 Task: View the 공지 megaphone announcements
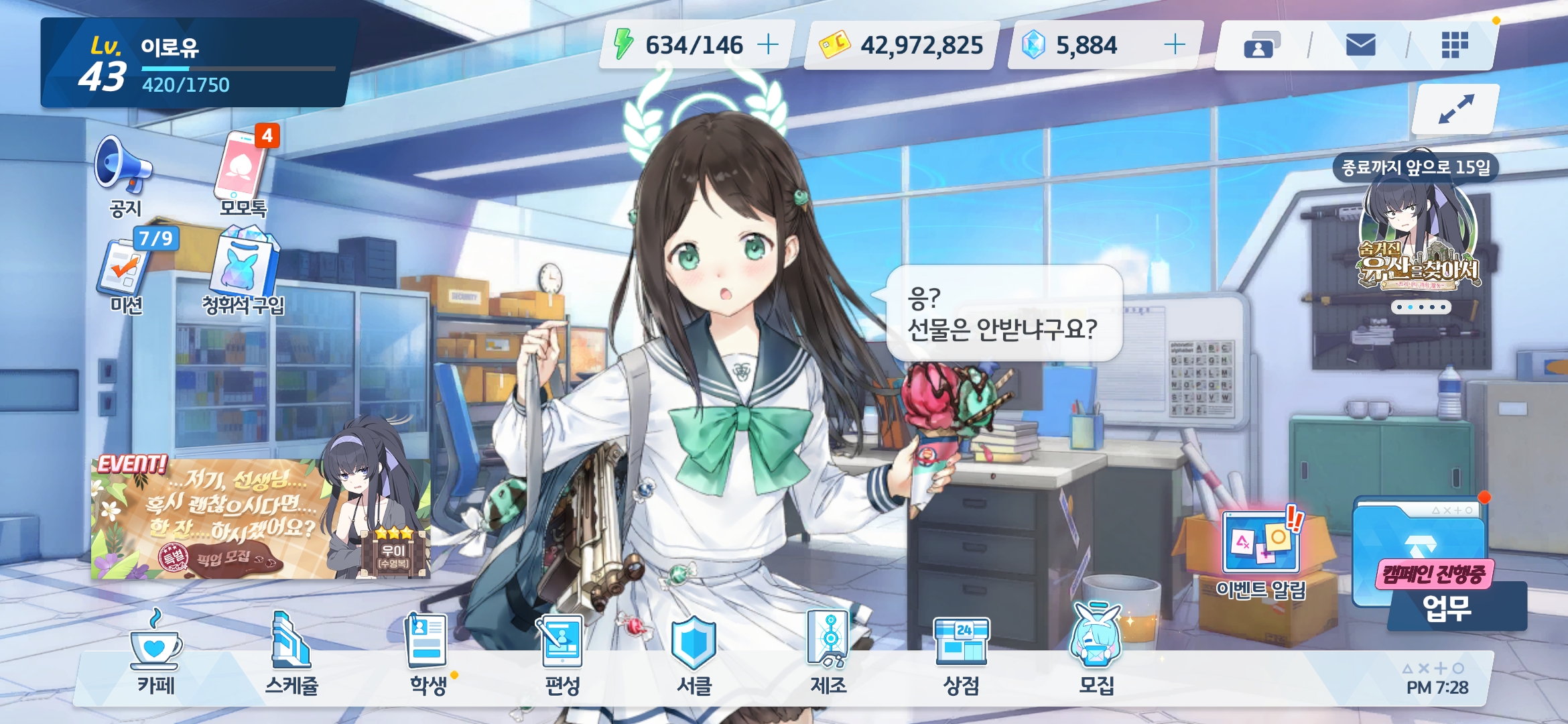(125, 176)
